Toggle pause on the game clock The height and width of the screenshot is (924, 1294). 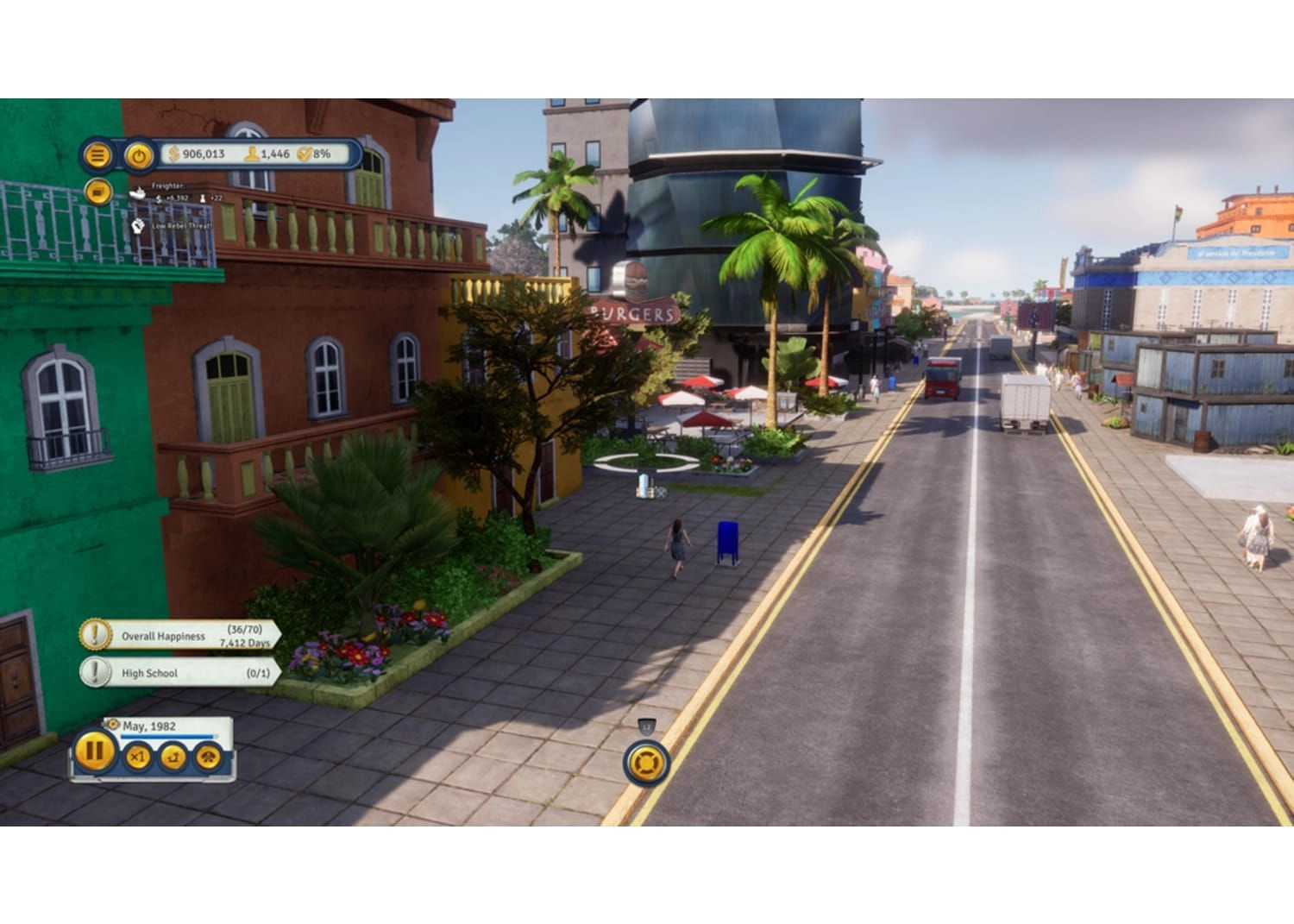pyautogui.click(x=95, y=755)
